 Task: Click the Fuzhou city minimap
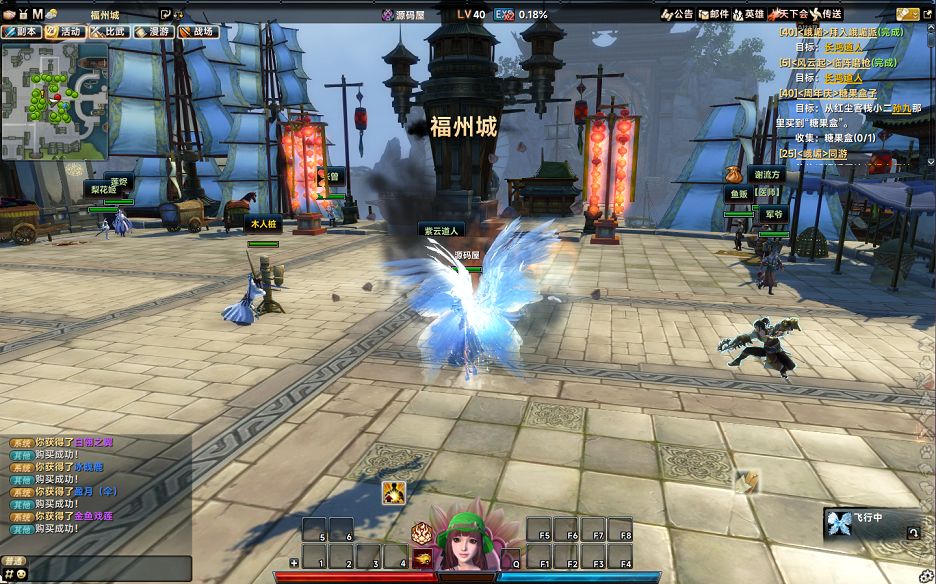(x=55, y=101)
